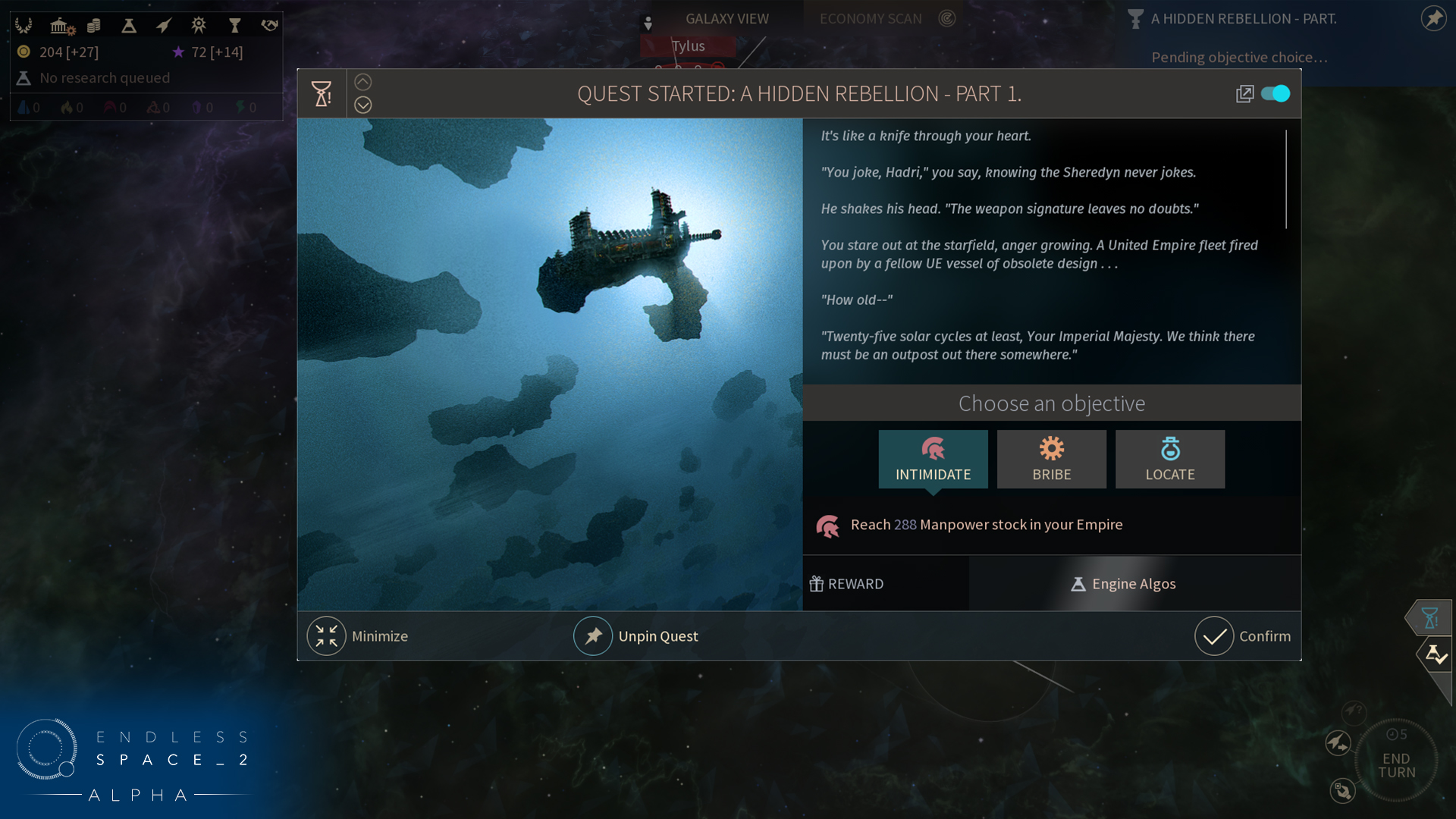Show next notification with down arrow
1456x819 pixels.
click(363, 105)
